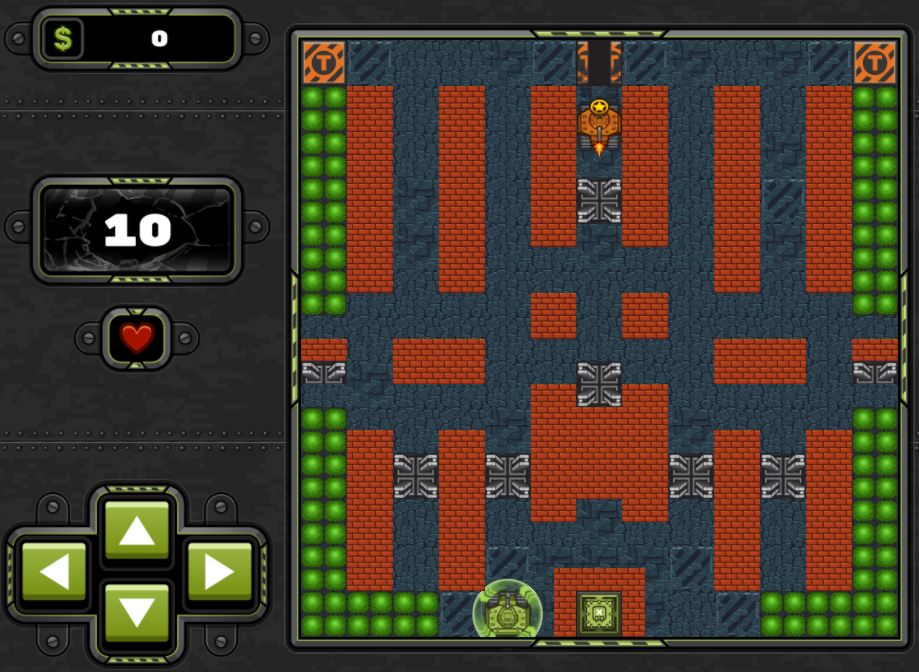The width and height of the screenshot is (919, 672).
Task: Tap the up arrow on the D-pad
Action: click(137, 531)
